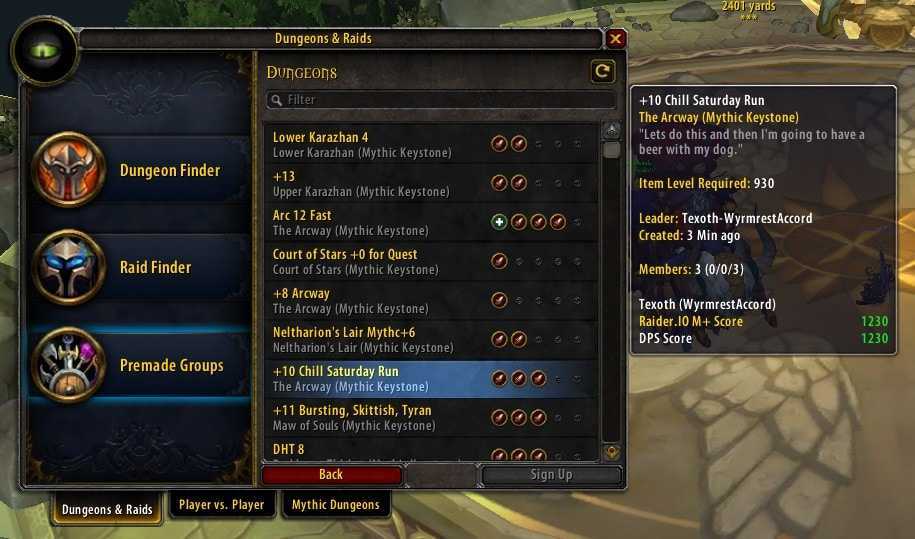Open the Mythic Dungeons tab
Screen dimensions: 915x539
tap(335, 505)
